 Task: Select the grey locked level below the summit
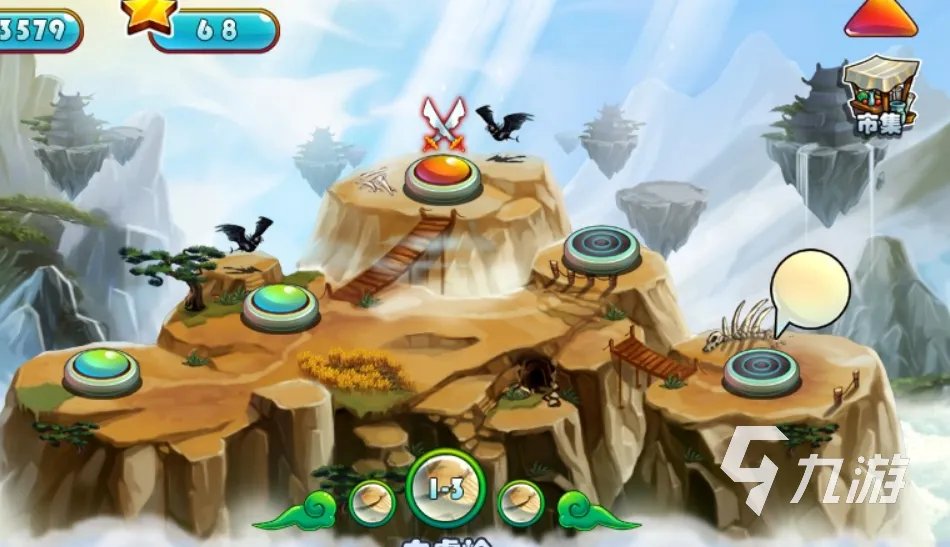601,248
